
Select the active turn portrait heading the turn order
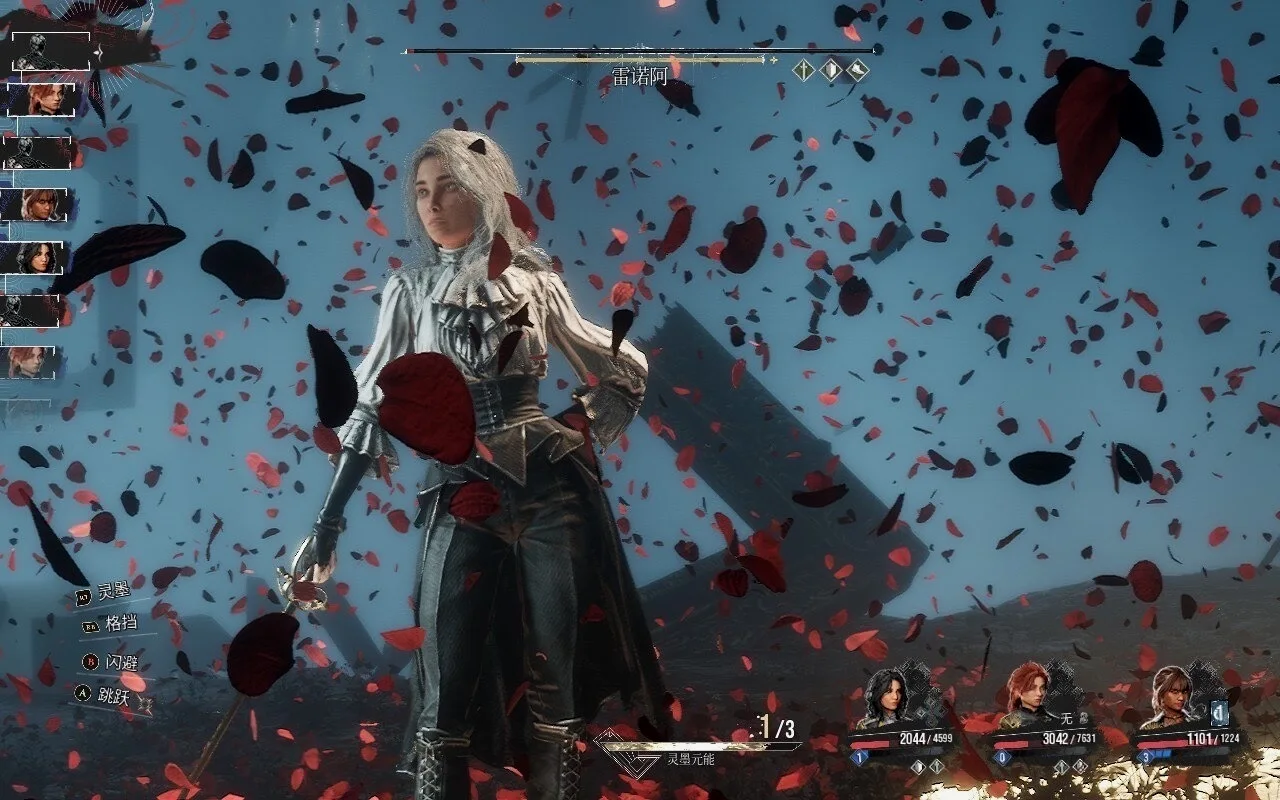click(x=50, y=52)
